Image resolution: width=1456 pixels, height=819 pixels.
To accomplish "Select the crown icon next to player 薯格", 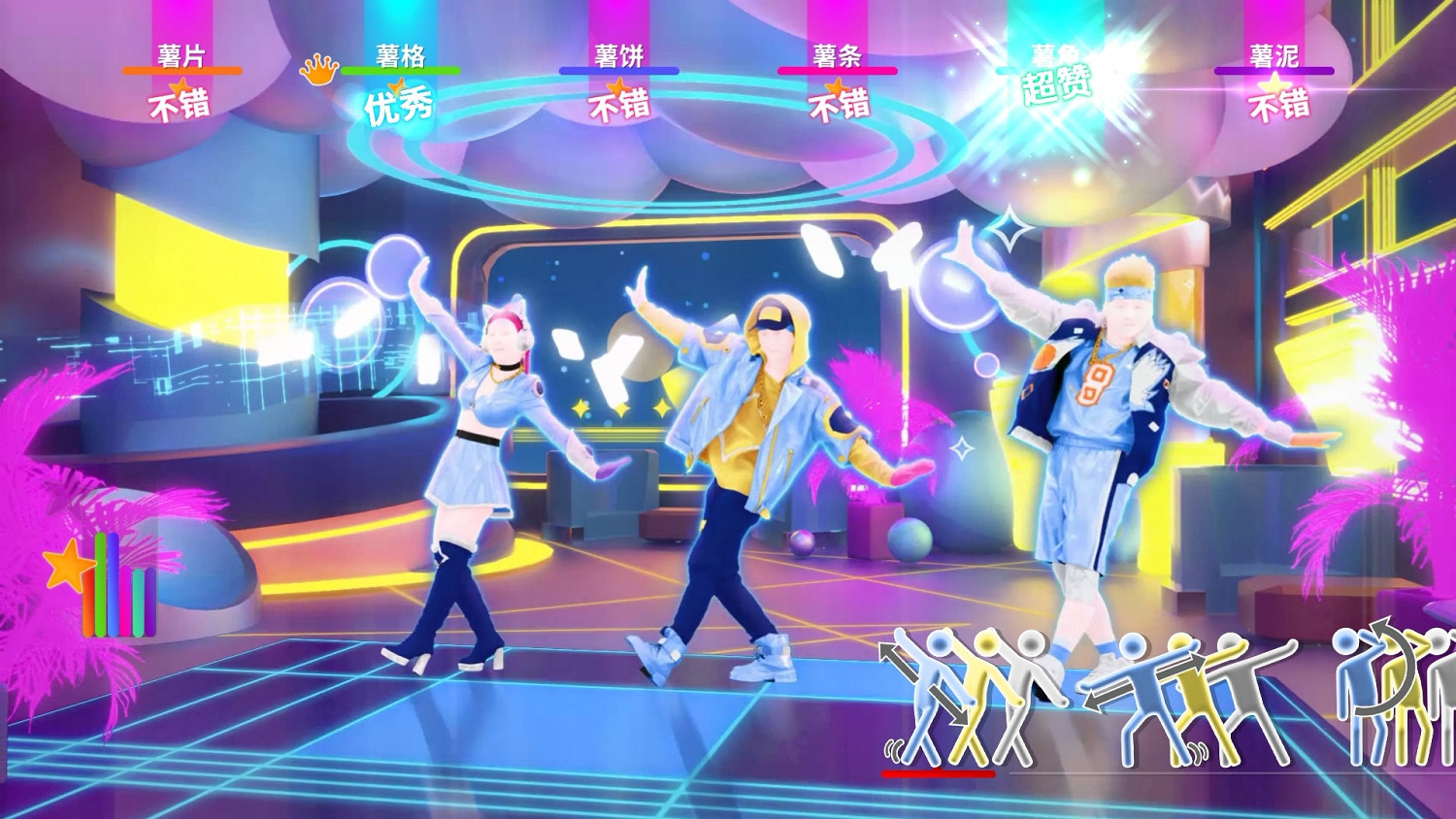I will [x=316, y=71].
